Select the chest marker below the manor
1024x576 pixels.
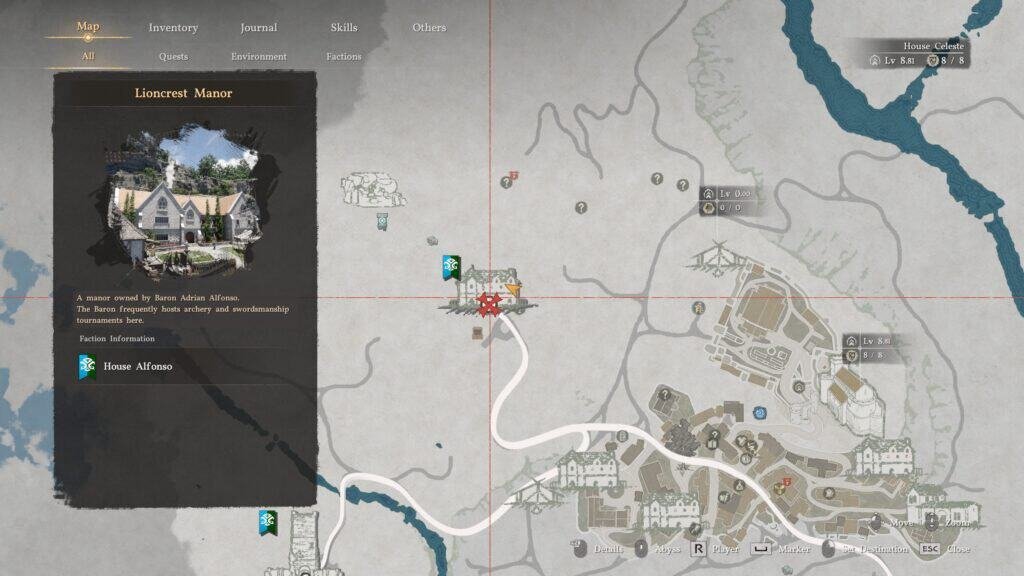(478, 332)
